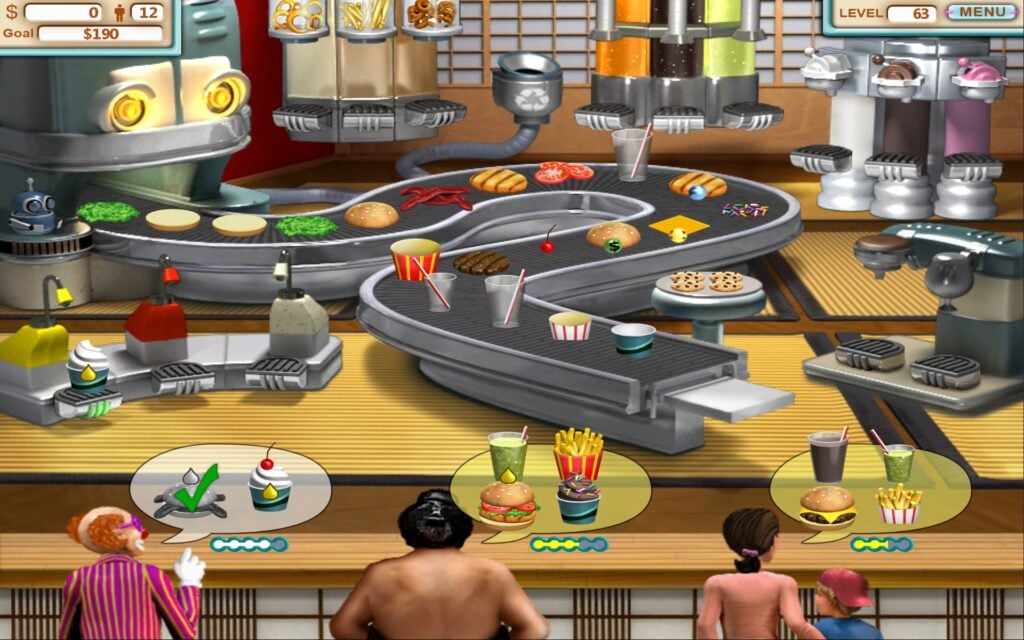
Task: Select the plate of cookies
Action: point(707,283)
